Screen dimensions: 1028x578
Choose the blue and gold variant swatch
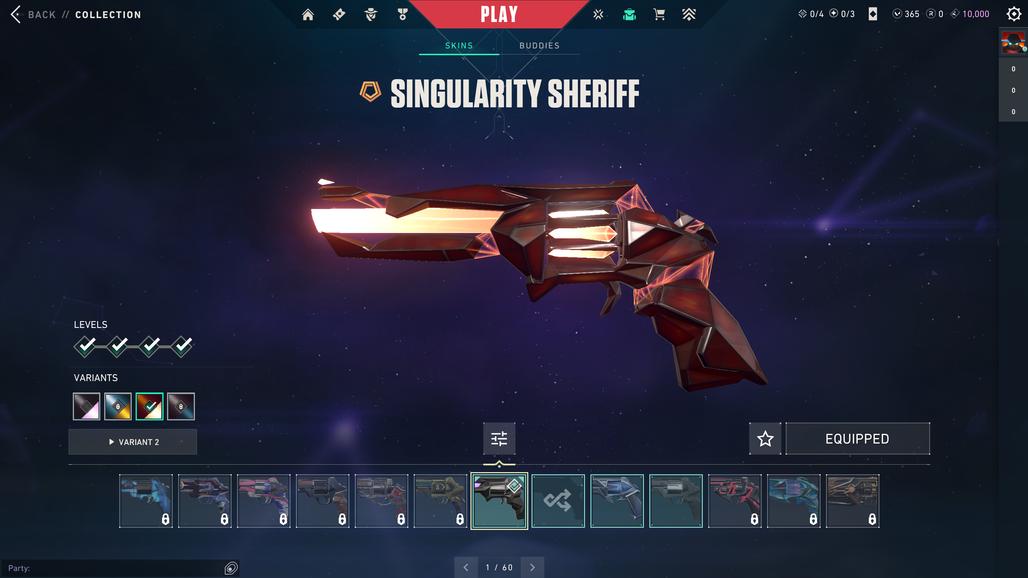pyautogui.click(x=118, y=407)
